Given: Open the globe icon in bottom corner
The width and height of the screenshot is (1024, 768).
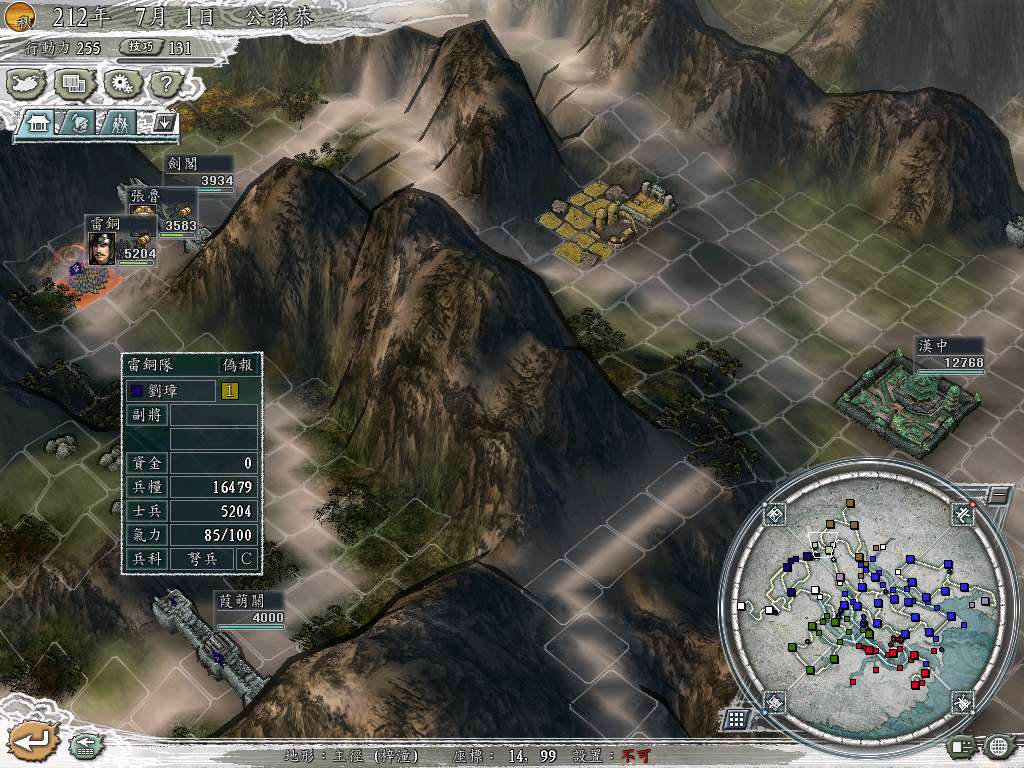Looking at the screenshot, I should (x=997, y=745).
